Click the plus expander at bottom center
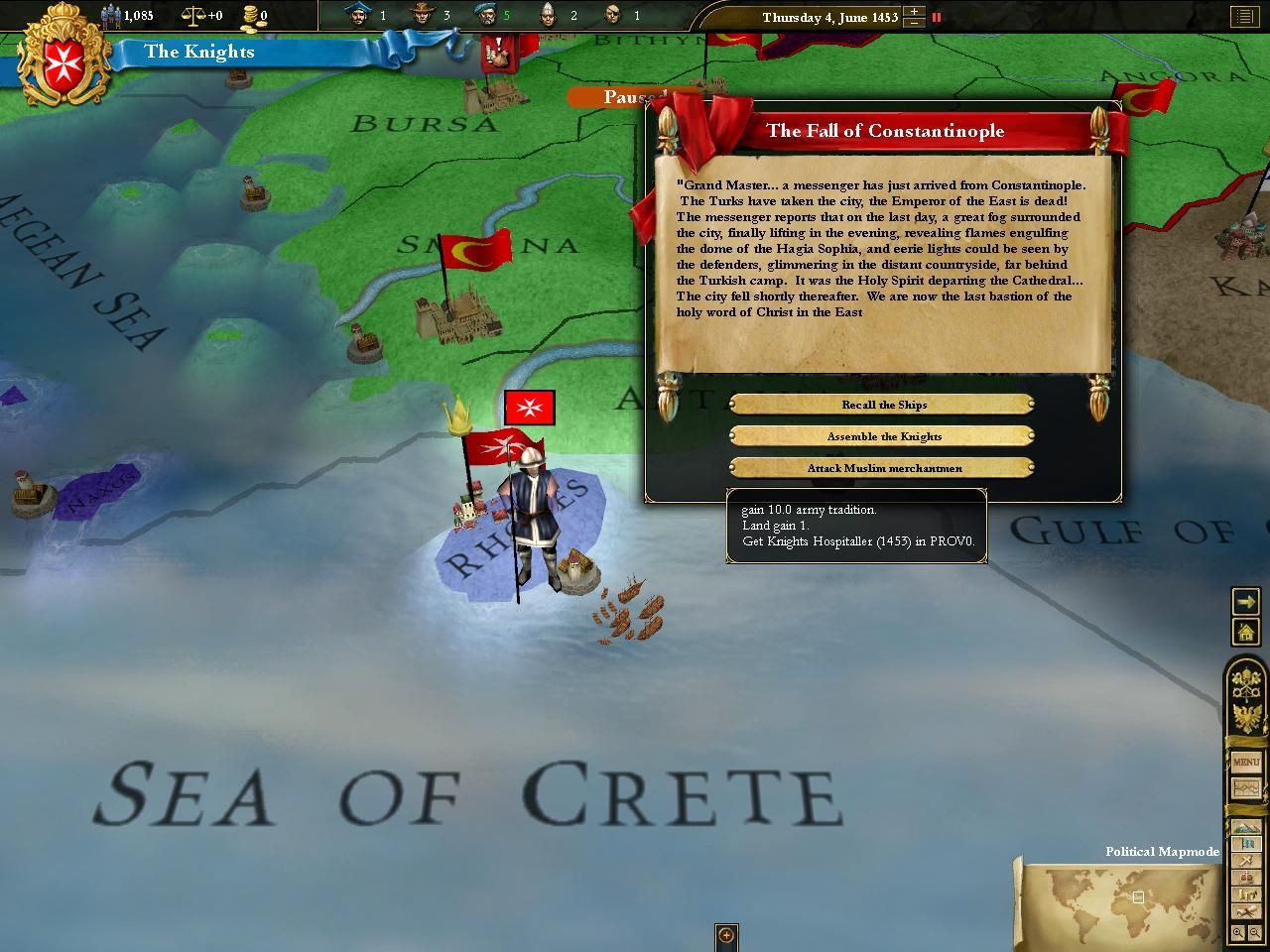This screenshot has width=1270, height=952. pyautogui.click(x=726, y=935)
